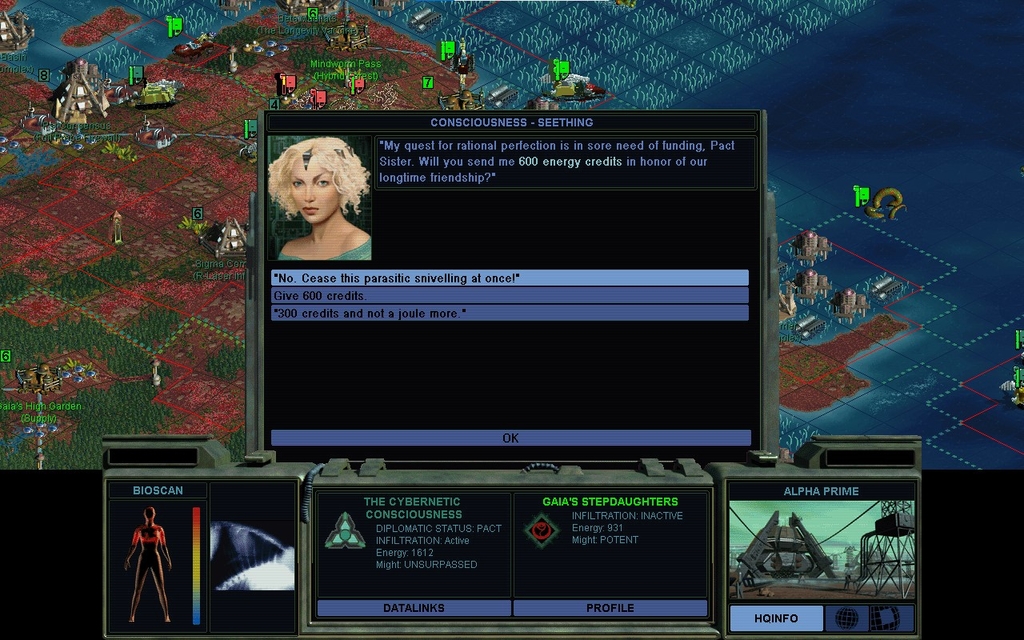Screen dimensions: 1024x640
Task: Select the wireframe D-shaped icon
Action: [884, 618]
